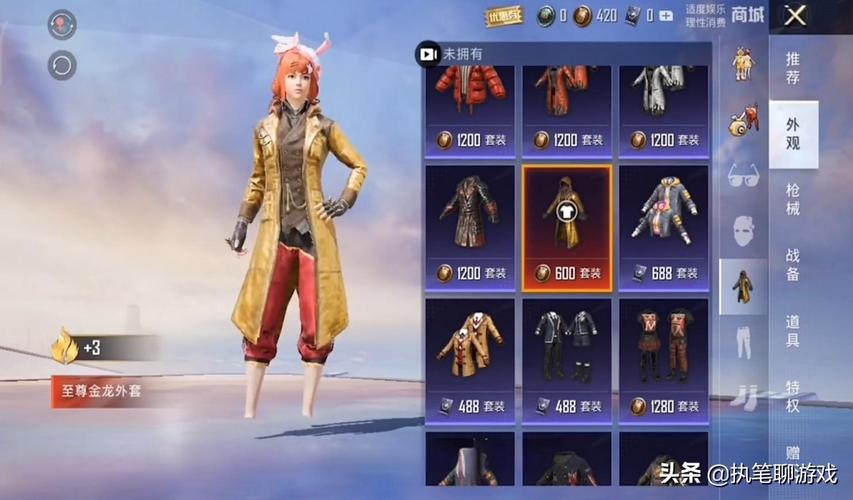853x500 pixels.
Task: Switch to the 推荐 shop tab
Action: [793, 65]
